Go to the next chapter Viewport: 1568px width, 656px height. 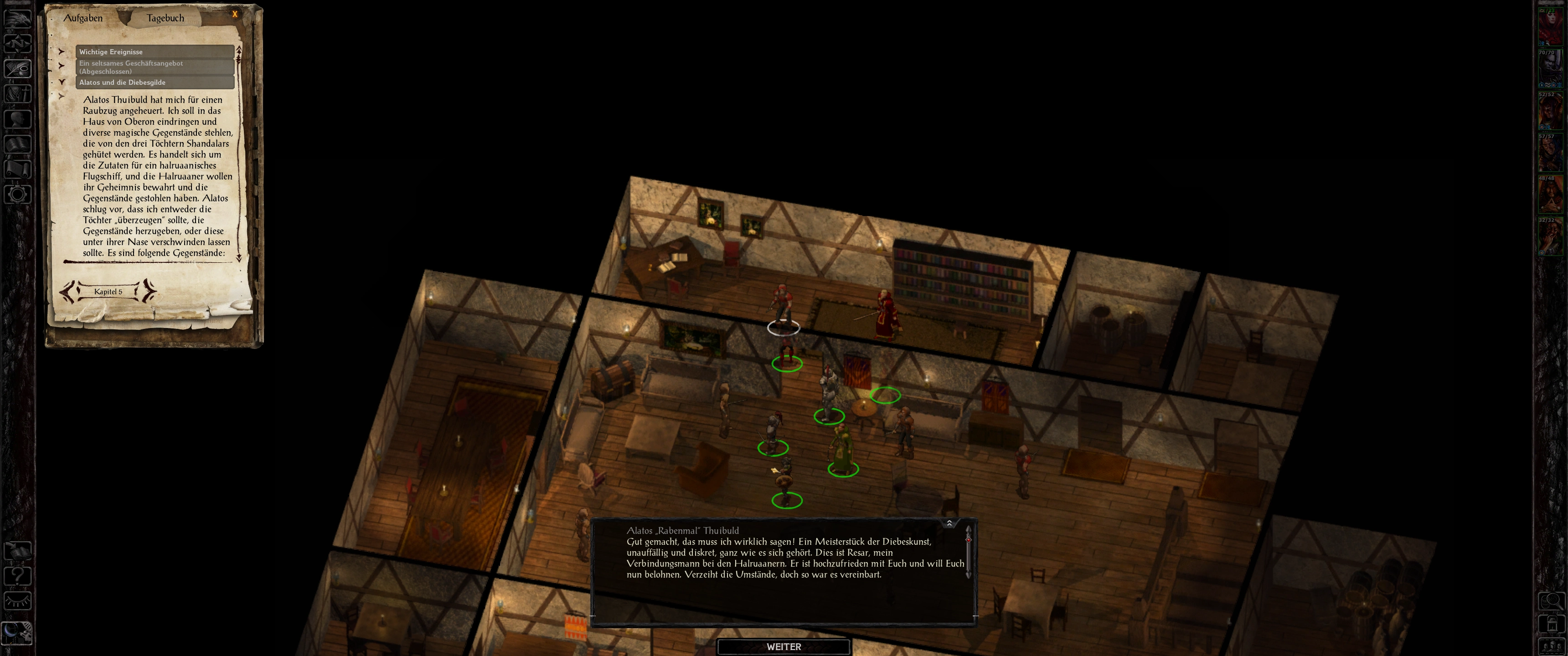(x=148, y=292)
